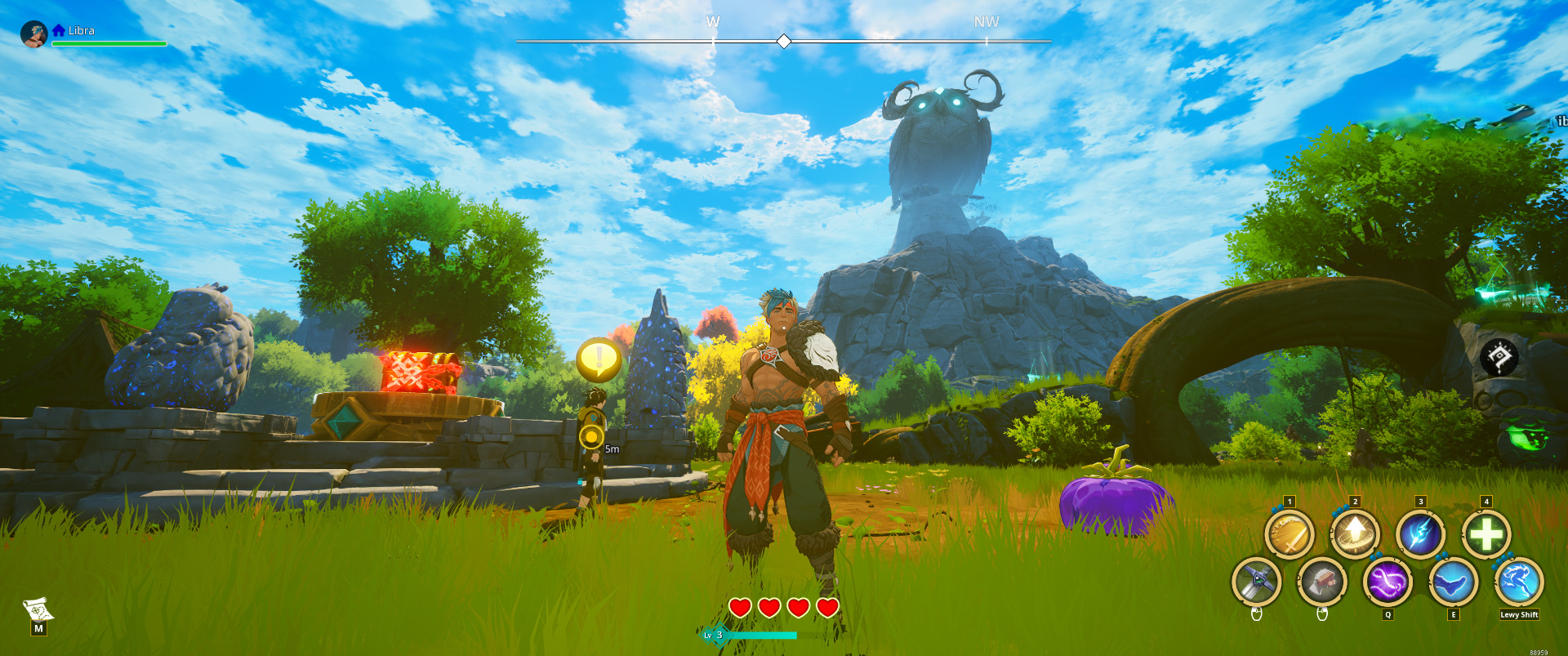The image size is (1568, 656).
Task: Activate the golden sword slash ability
Action: 1289,535
